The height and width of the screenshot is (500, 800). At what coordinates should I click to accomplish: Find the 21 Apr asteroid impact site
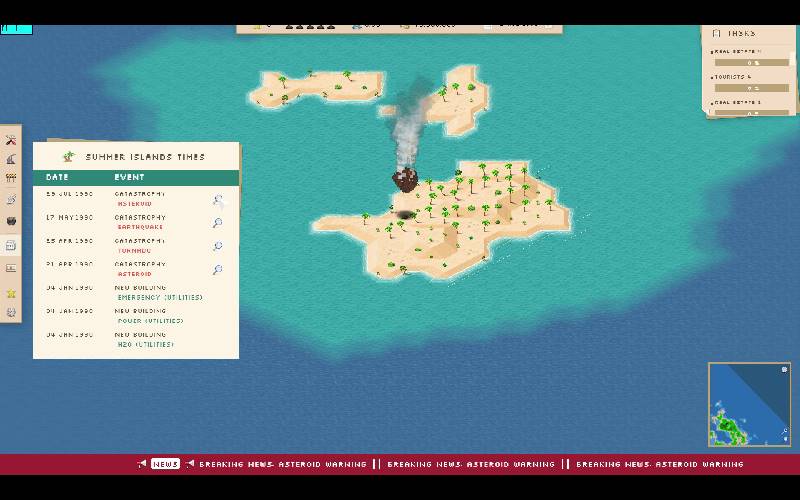217,270
